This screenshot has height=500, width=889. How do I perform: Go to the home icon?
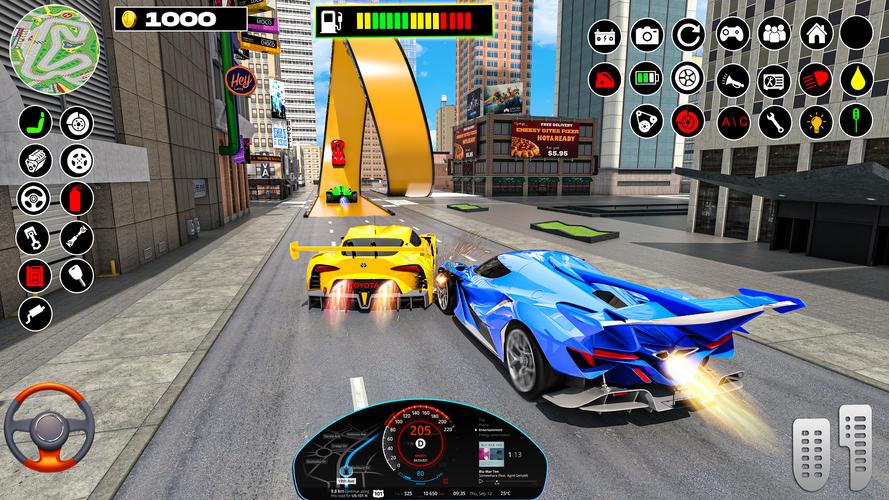[x=815, y=34]
